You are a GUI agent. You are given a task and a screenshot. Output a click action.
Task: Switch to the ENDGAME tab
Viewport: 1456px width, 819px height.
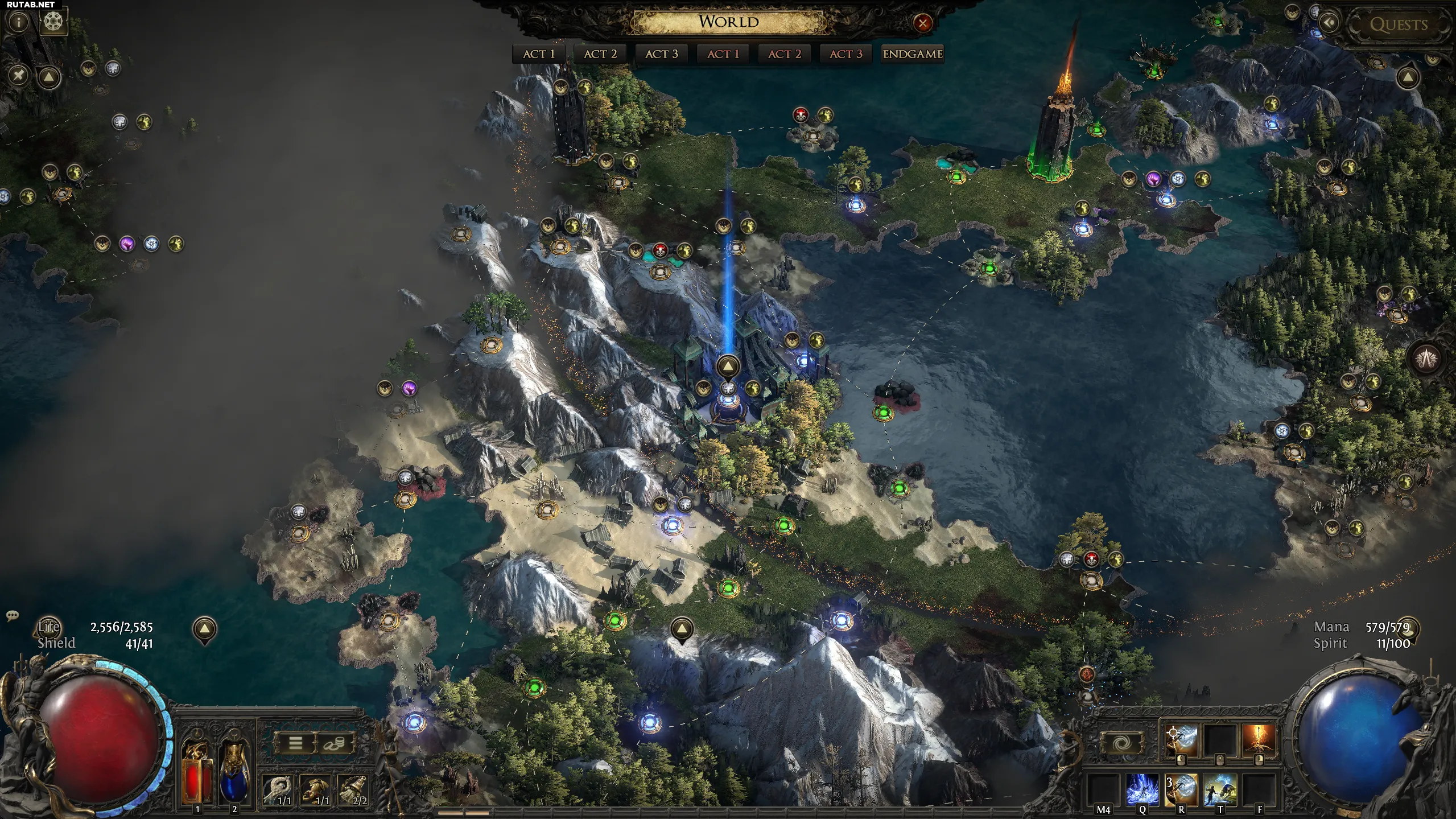click(x=913, y=54)
